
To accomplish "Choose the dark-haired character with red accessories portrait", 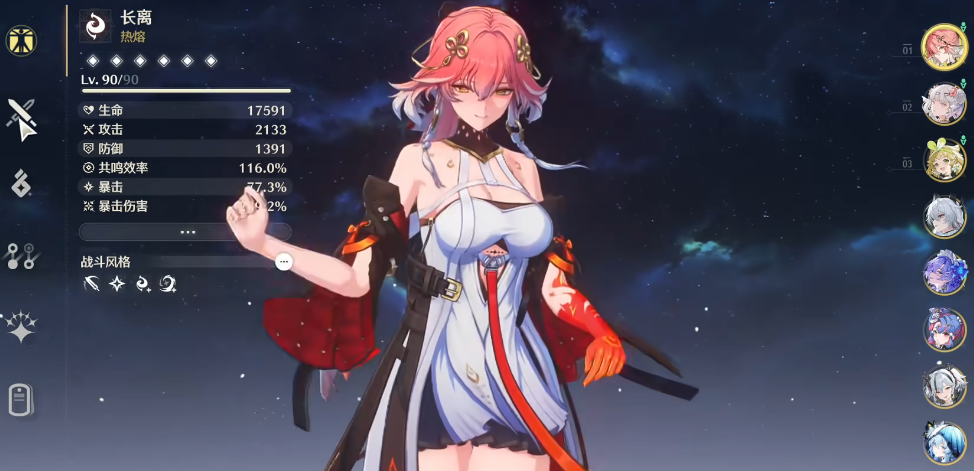I will (x=944, y=329).
